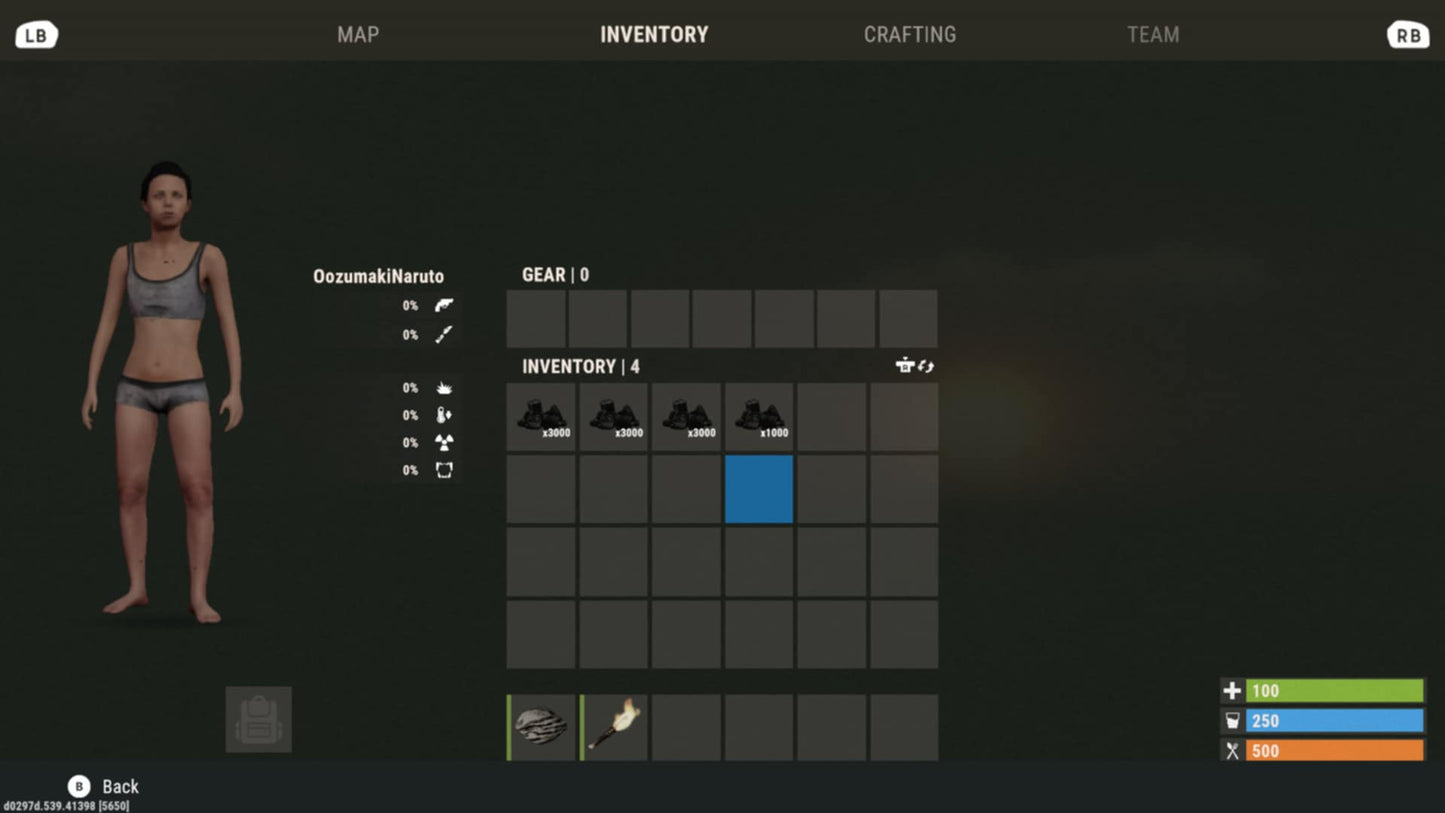
Task: Switch to the MAP tab
Action: click(x=358, y=35)
